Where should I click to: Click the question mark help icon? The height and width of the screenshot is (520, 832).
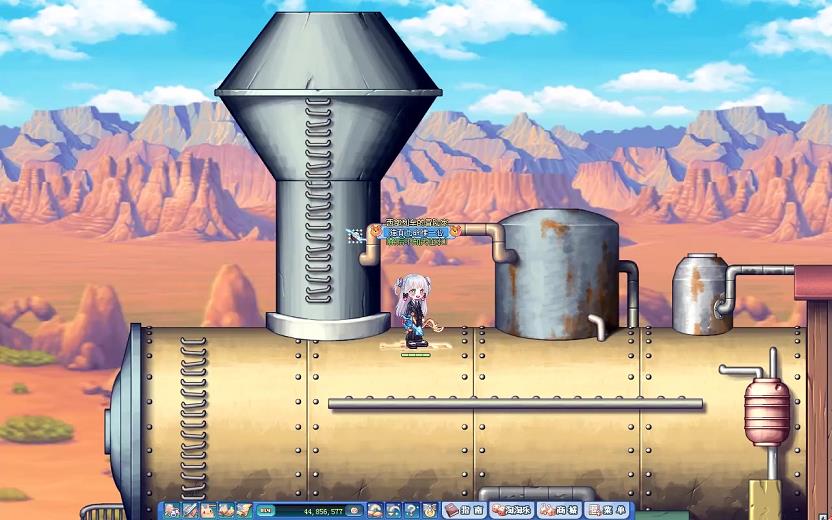[411, 510]
